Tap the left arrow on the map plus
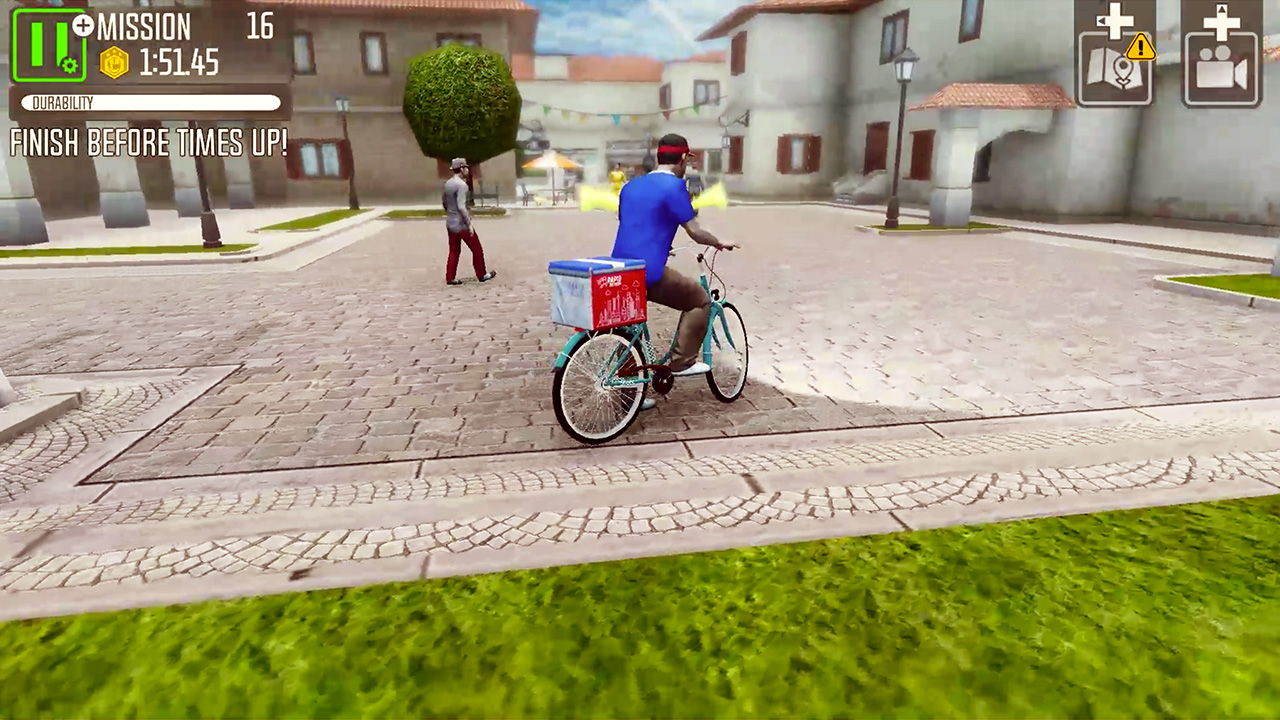The width and height of the screenshot is (1280, 720). pyautogui.click(x=1101, y=20)
